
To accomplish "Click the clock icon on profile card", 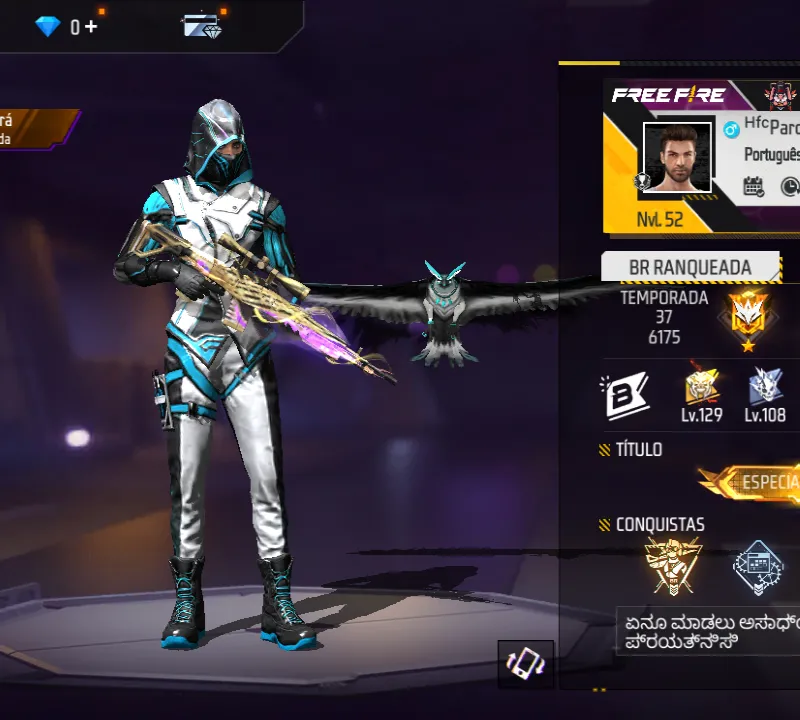I will pyautogui.click(x=789, y=186).
